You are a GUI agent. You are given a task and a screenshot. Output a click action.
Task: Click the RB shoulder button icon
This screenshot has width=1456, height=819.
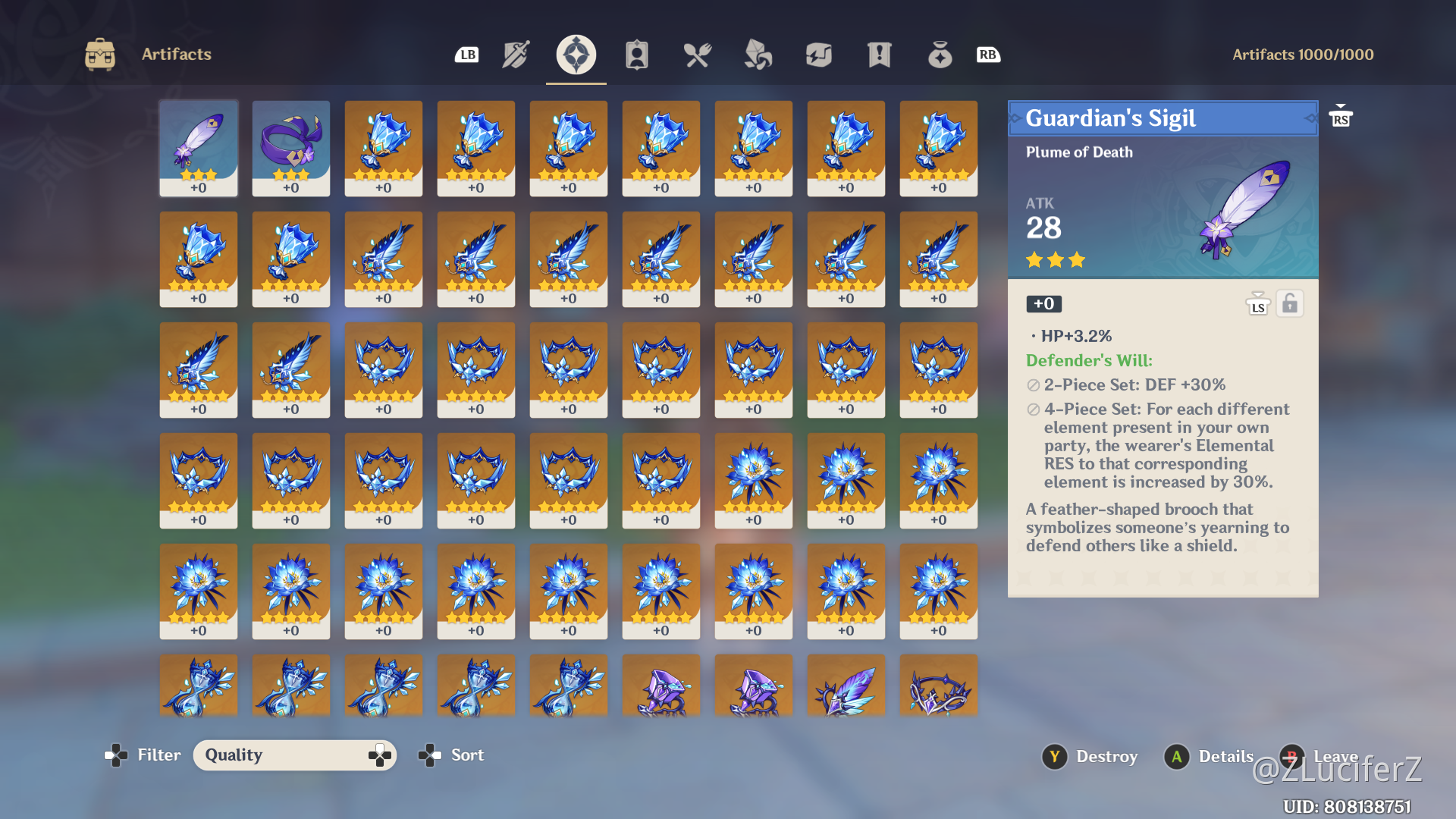tap(988, 54)
